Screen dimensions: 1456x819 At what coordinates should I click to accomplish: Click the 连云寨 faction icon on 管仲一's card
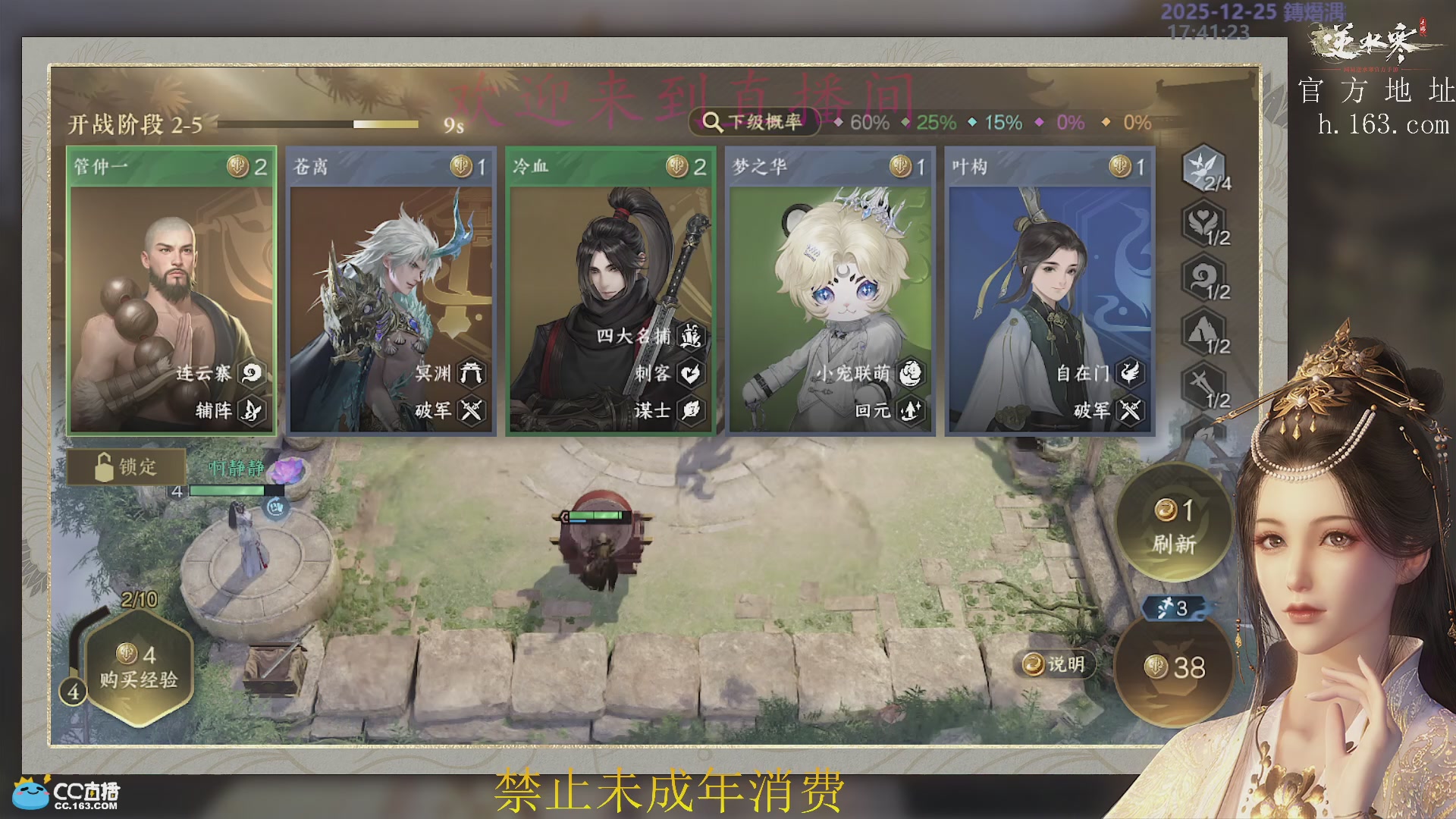pos(253,374)
